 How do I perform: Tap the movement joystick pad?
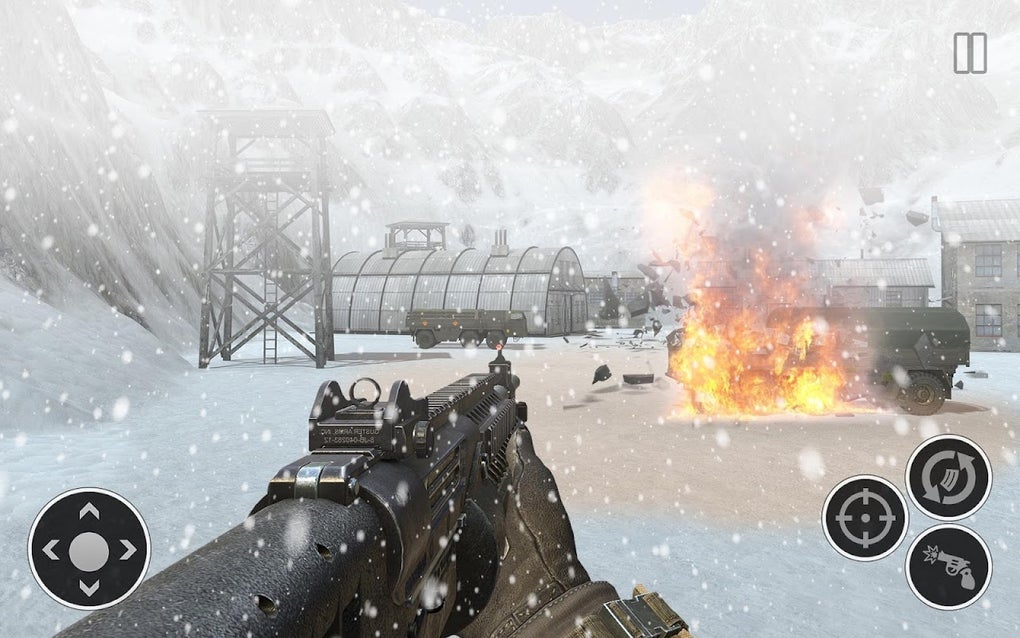(89, 549)
